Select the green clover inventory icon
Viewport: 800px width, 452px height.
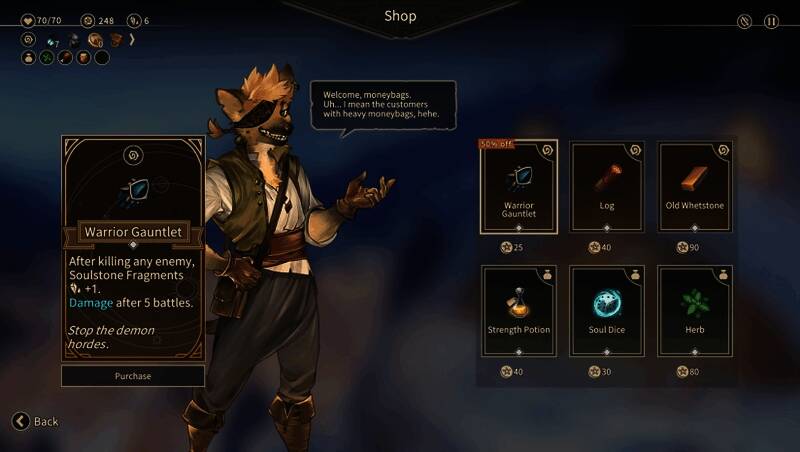coord(47,58)
